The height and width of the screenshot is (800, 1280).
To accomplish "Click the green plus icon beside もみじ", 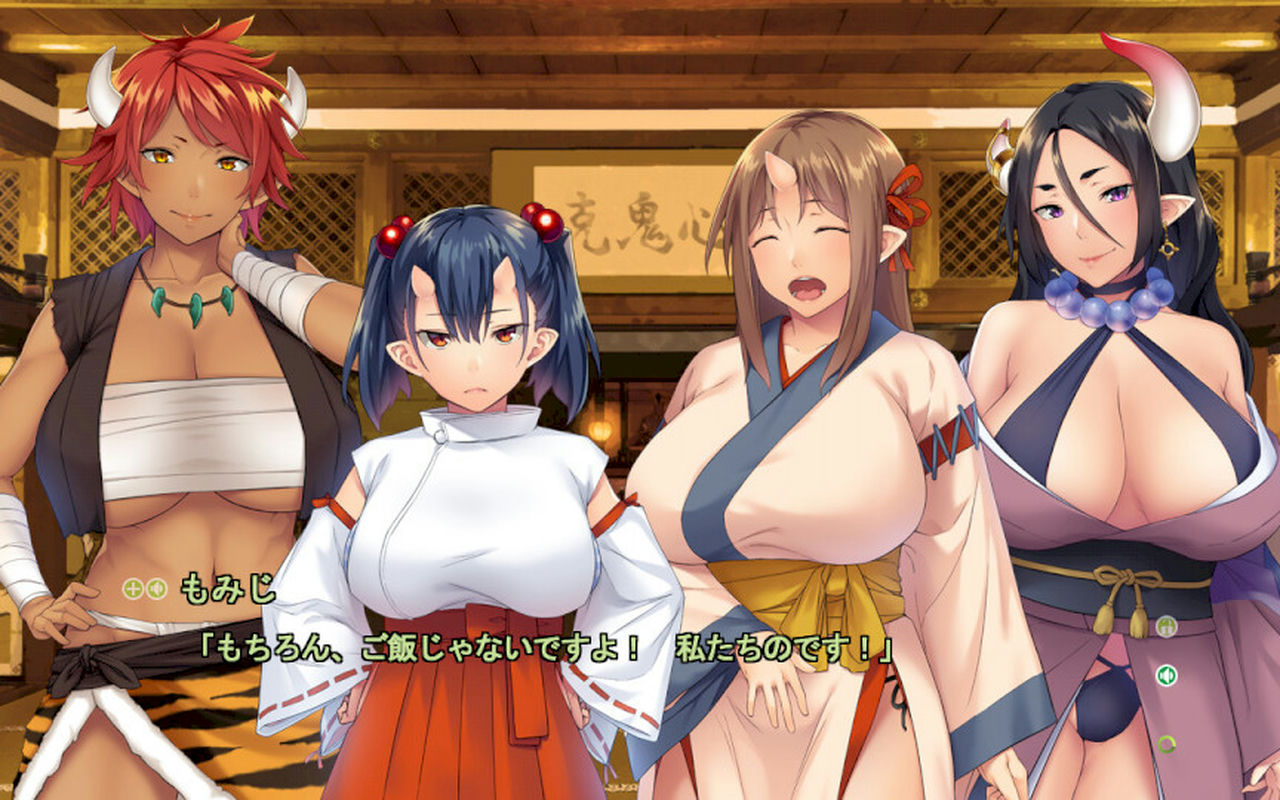I will [133, 588].
